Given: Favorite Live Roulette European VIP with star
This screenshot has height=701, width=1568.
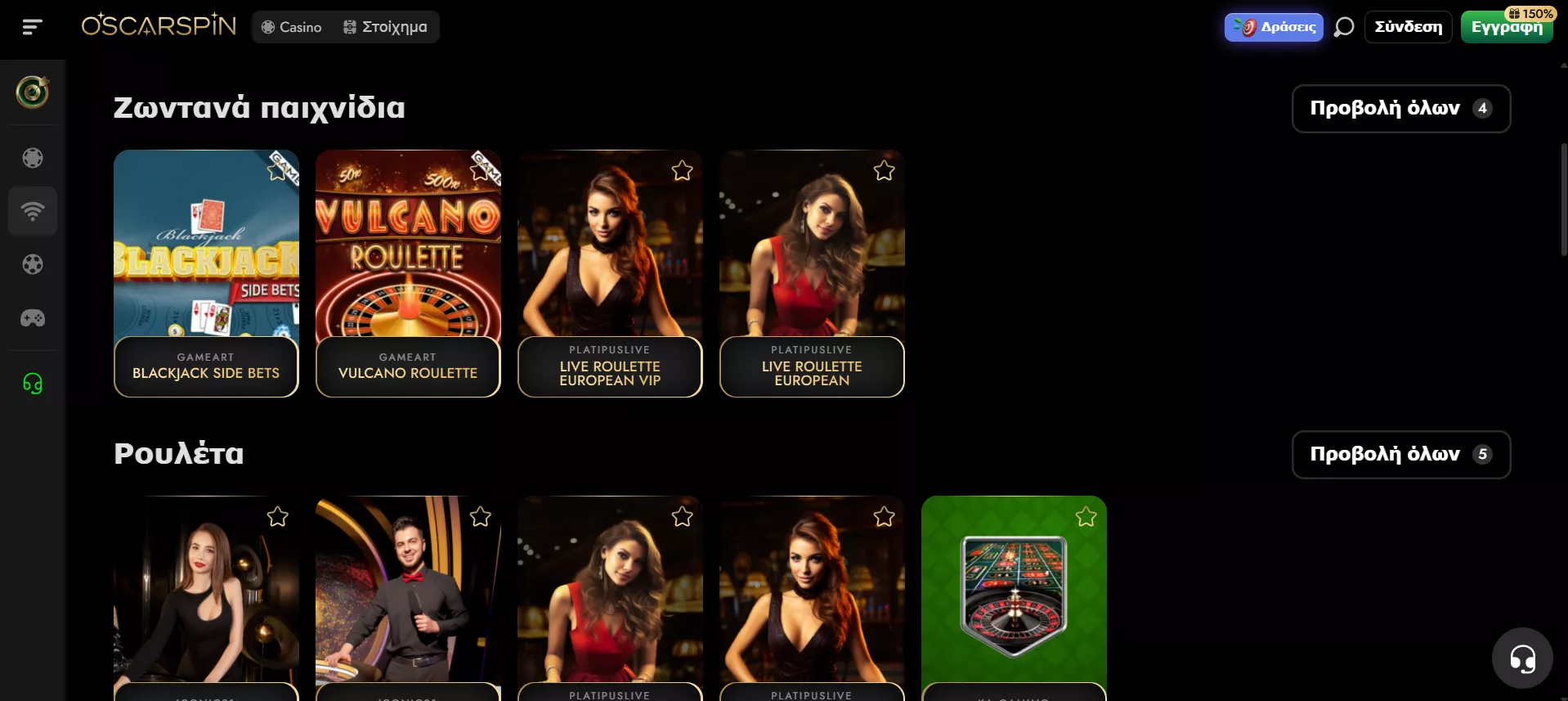Looking at the screenshot, I should click(682, 171).
